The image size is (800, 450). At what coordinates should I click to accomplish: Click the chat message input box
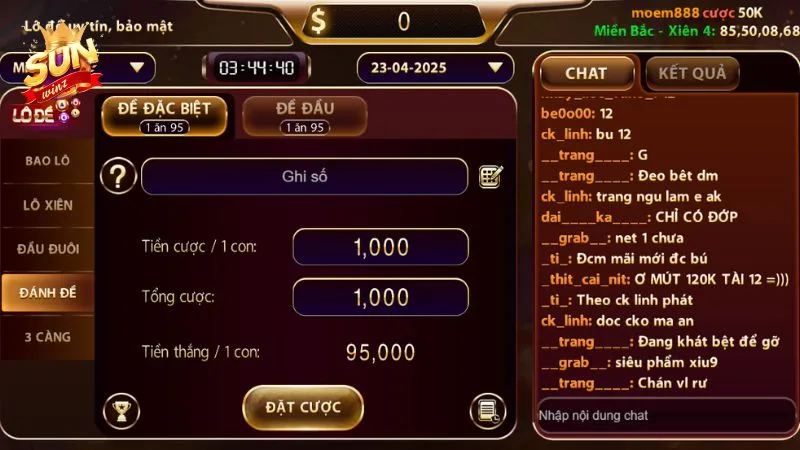click(x=660, y=415)
